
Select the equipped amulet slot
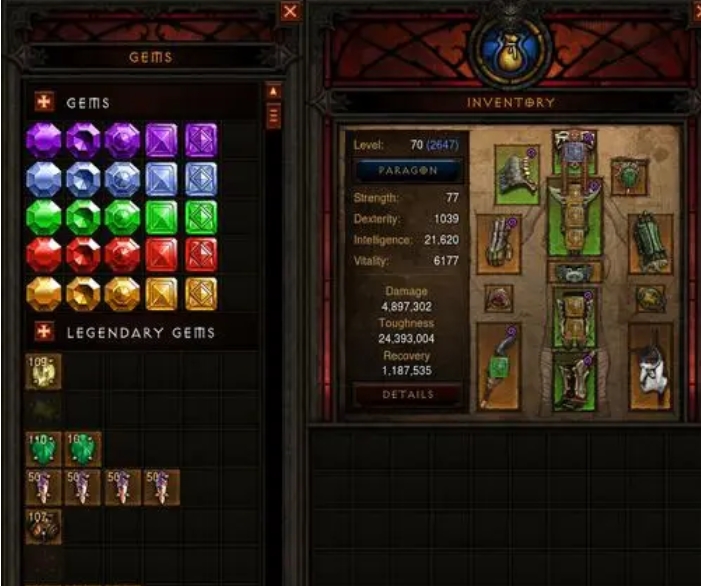(x=627, y=174)
